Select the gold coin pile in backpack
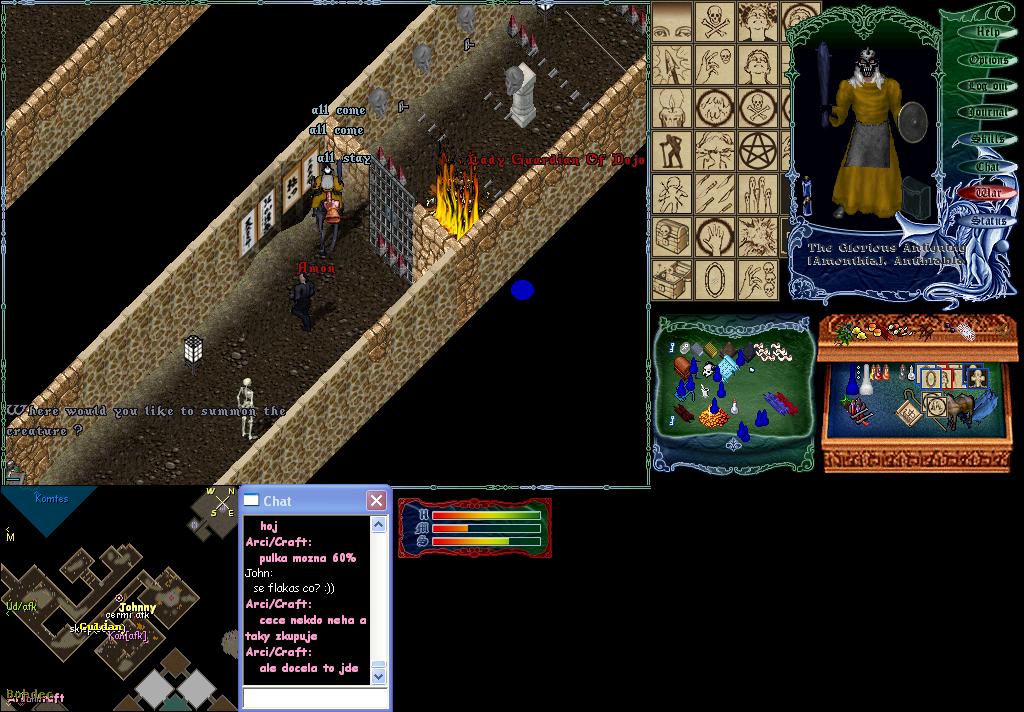 point(710,418)
